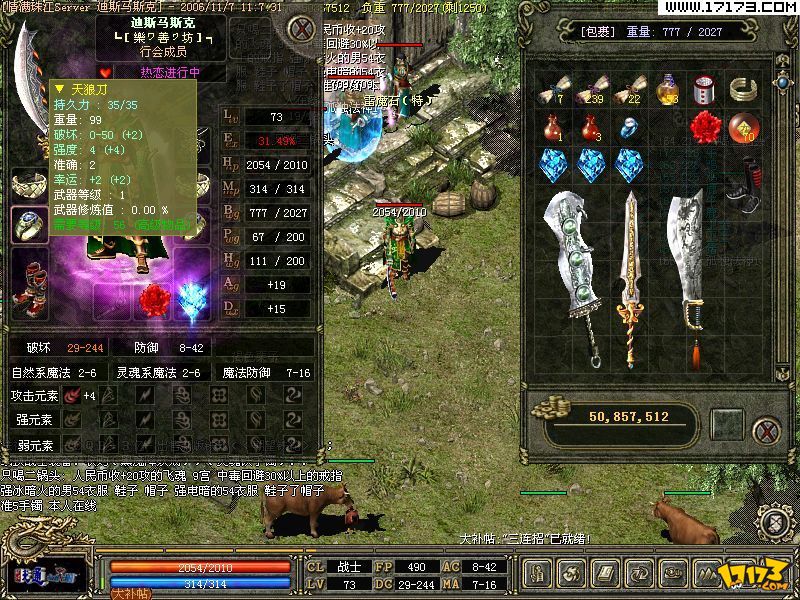Pick the yellow potion flask in inventory

click(x=667, y=90)
